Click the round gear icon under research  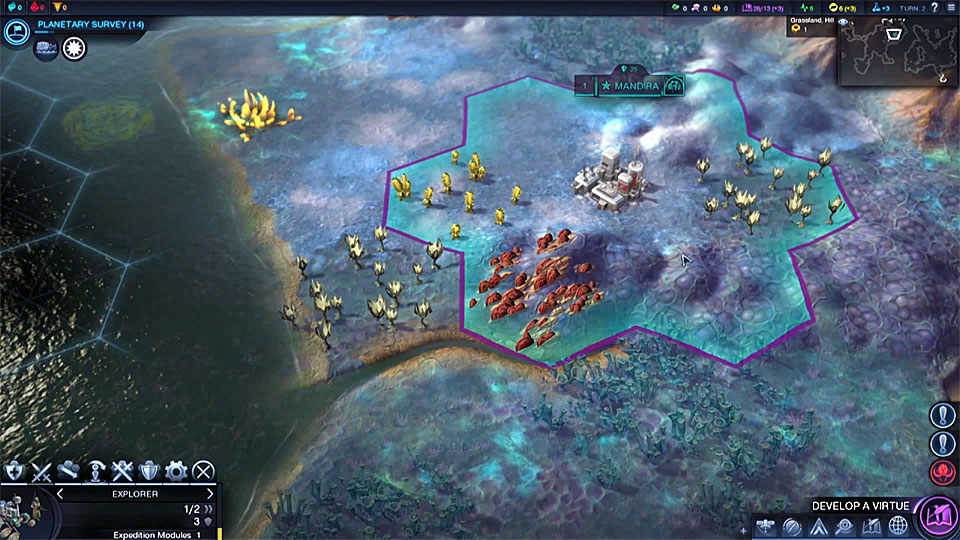(x=74, y=48)
